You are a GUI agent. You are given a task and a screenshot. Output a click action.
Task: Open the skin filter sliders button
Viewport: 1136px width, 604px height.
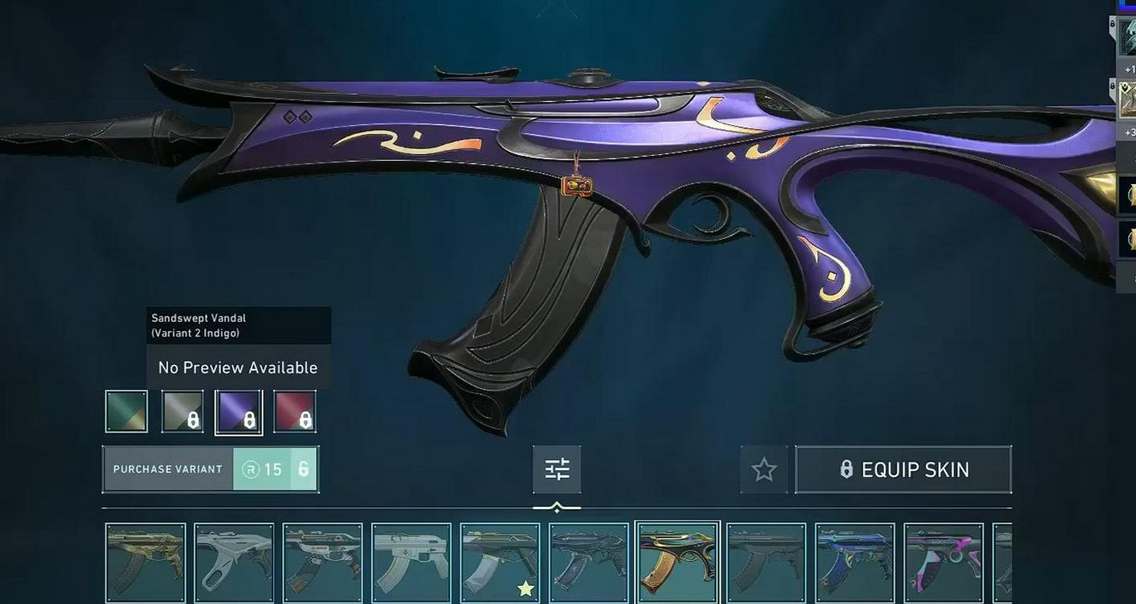[557, 469]
